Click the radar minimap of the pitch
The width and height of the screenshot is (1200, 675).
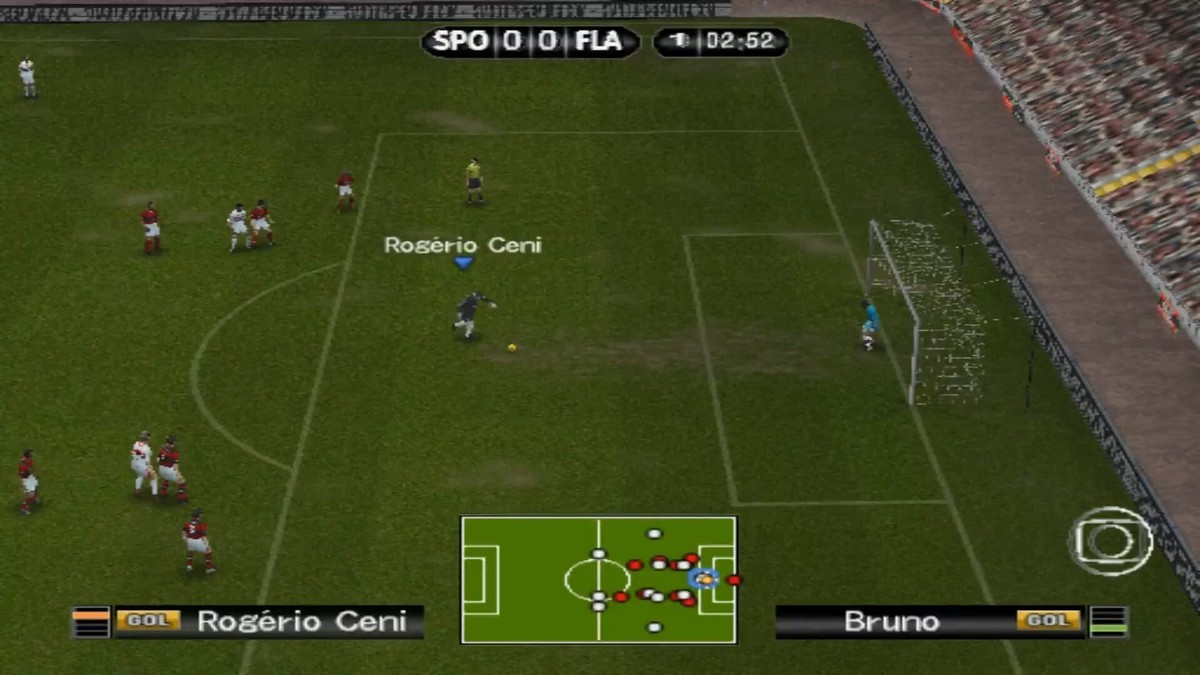pos(598,579)
